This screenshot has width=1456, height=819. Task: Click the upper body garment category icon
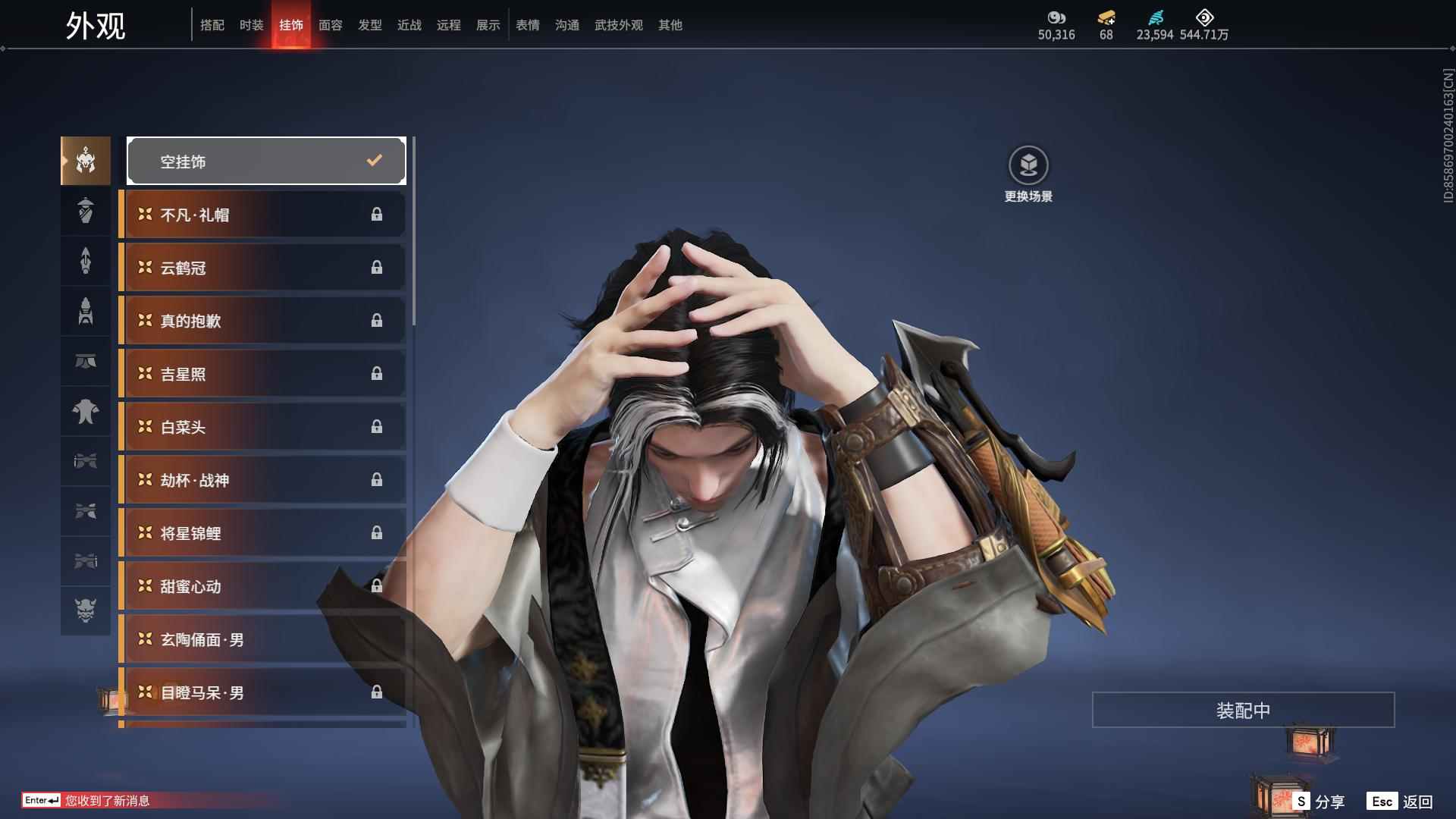(x=85, y=412)
